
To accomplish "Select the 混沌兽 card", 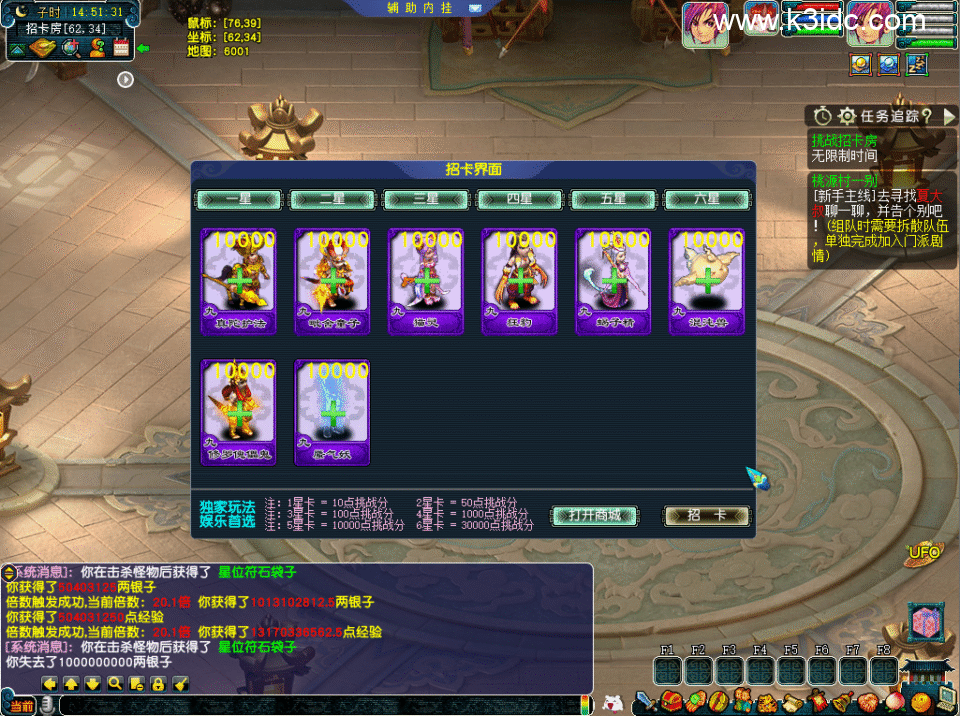I will click(x=707, y=280).
